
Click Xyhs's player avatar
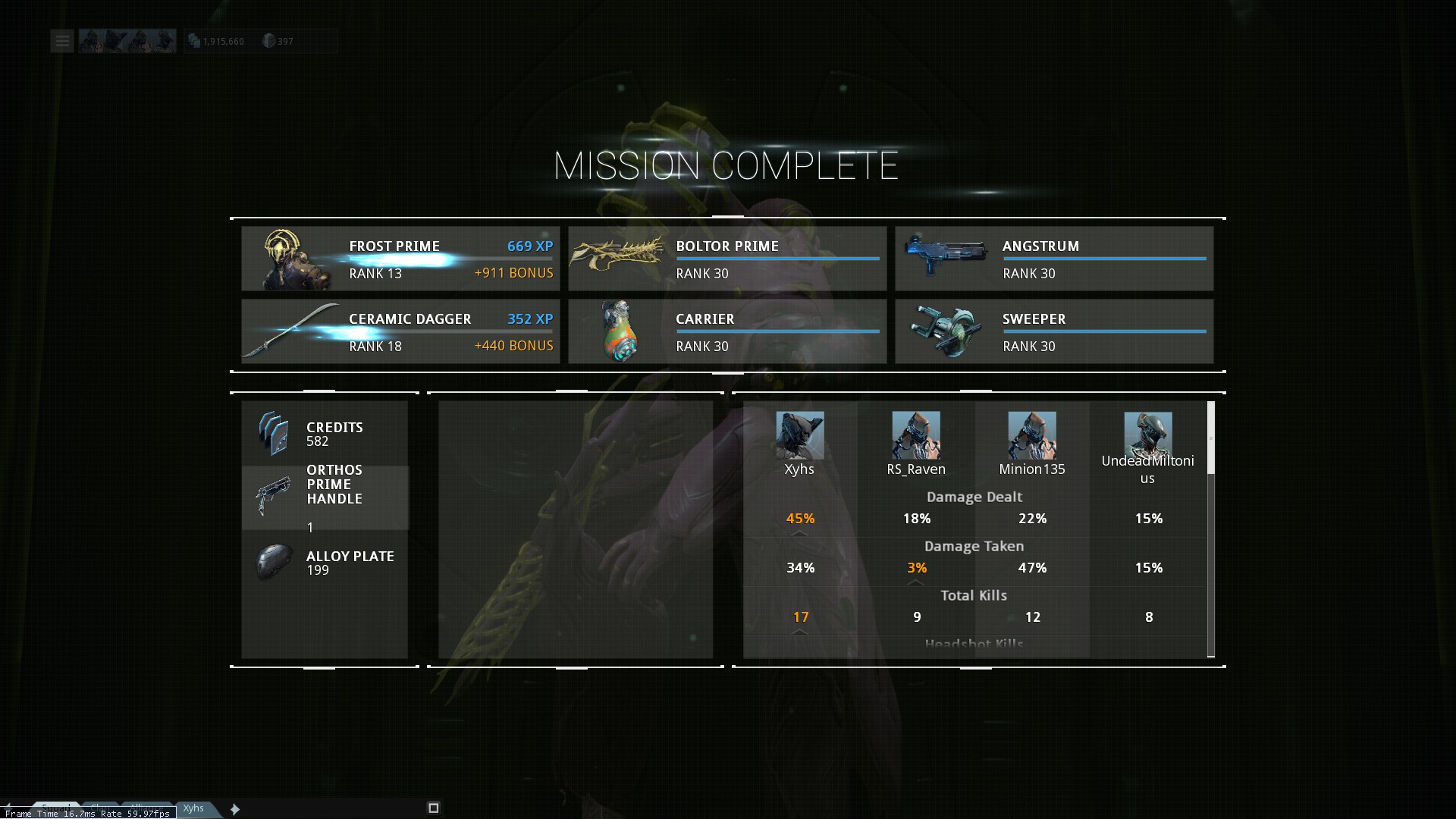799,435
